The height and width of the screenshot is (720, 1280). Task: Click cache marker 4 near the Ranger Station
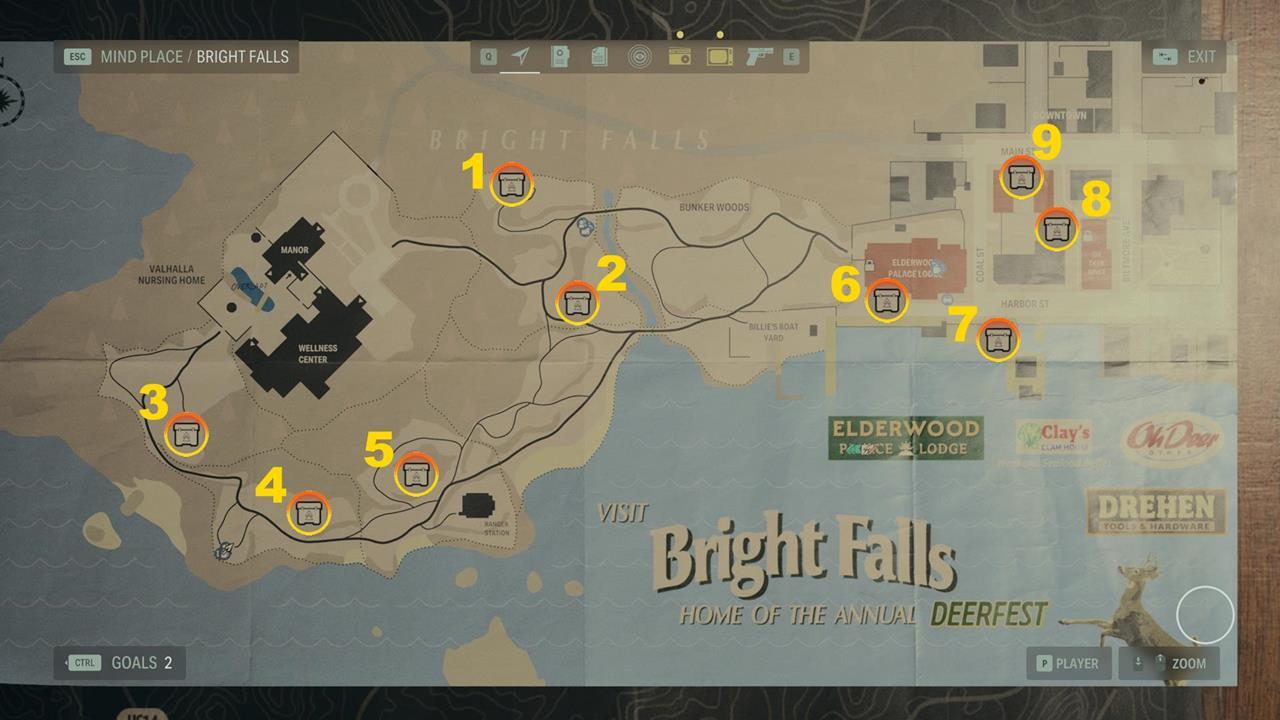310,512
